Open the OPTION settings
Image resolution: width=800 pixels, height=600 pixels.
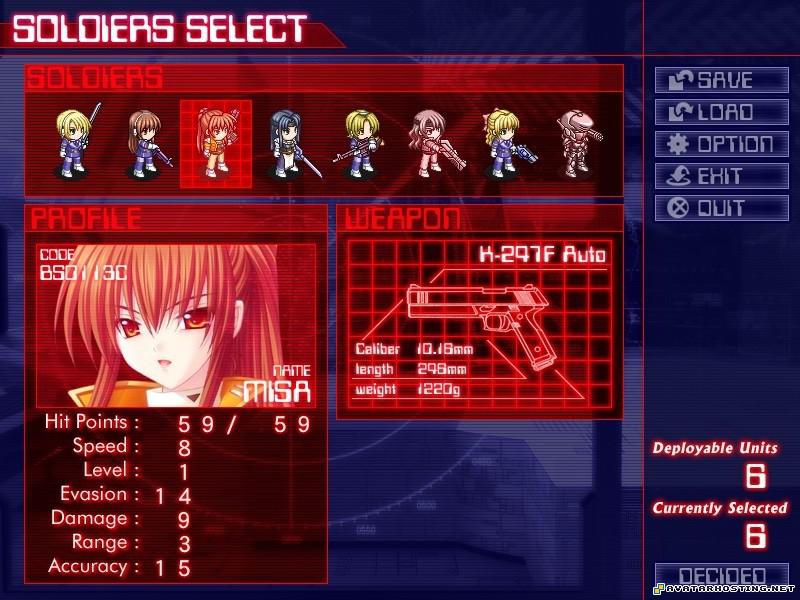click(x=721, y=144)
